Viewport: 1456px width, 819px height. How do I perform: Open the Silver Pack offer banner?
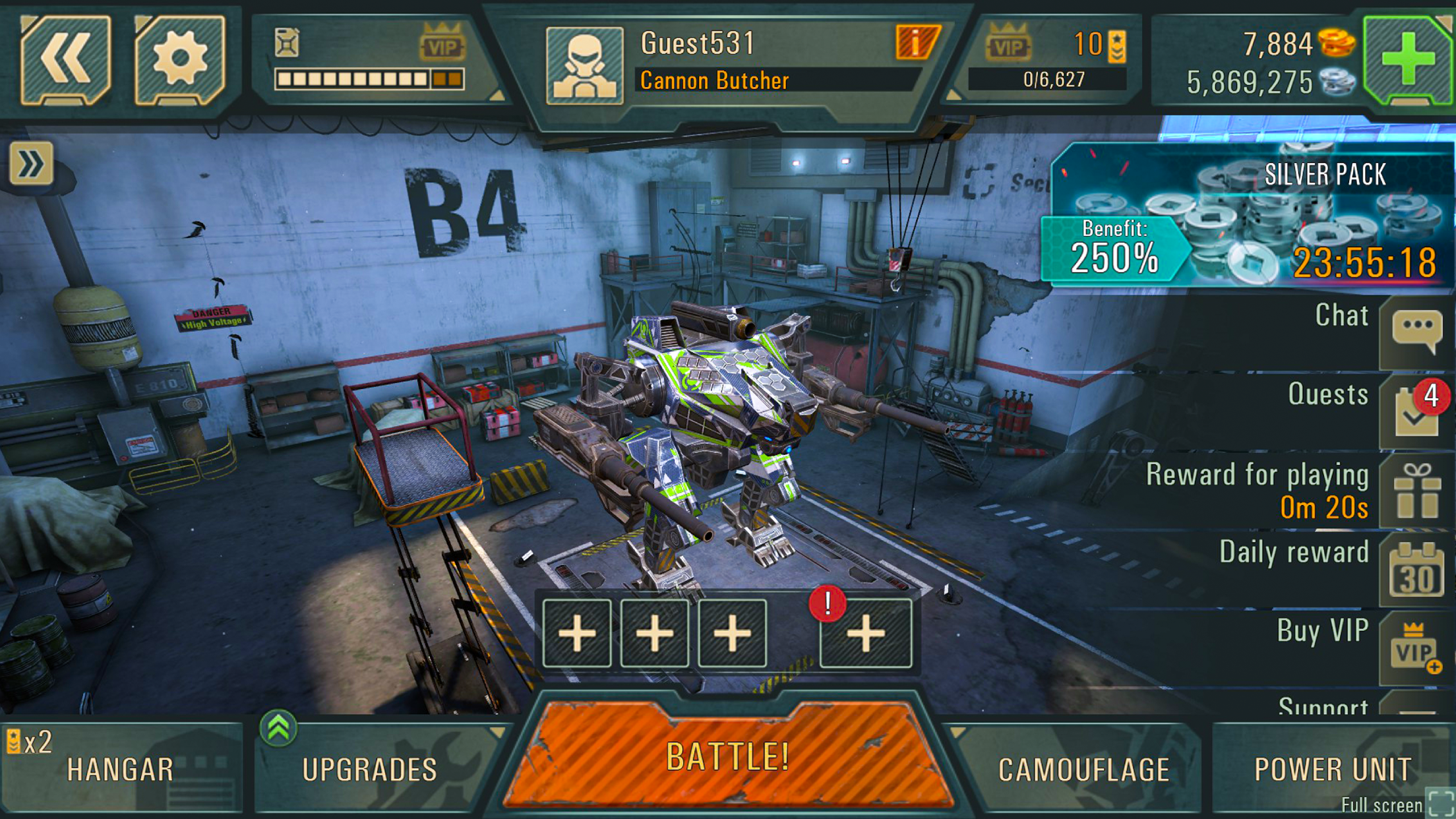point(1250,218)
